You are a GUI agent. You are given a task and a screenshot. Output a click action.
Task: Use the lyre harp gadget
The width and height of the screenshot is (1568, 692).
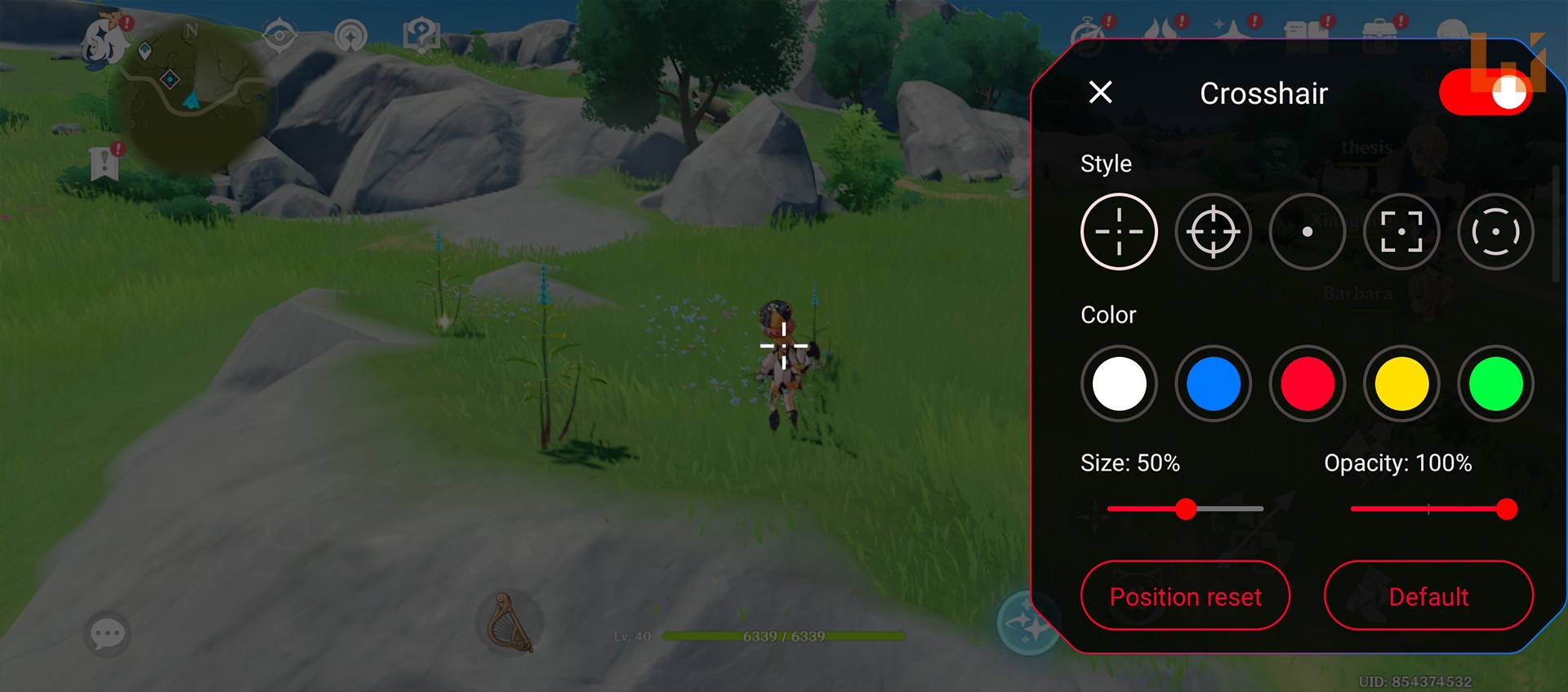click(x=510, y=623)
